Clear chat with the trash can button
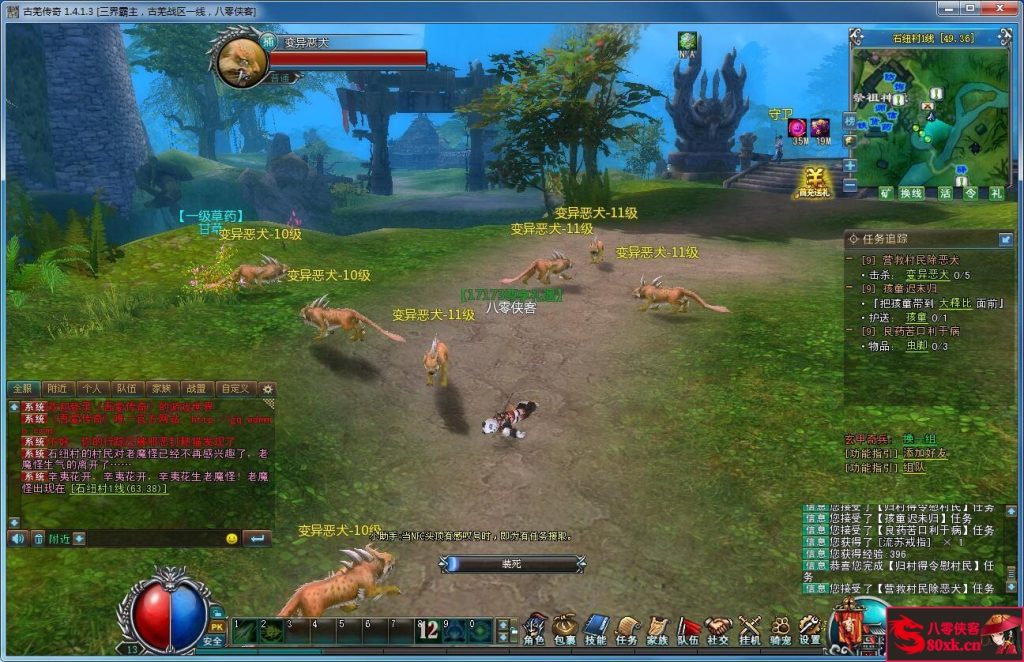Screen dimensions: 1024x662 point(40,539)
